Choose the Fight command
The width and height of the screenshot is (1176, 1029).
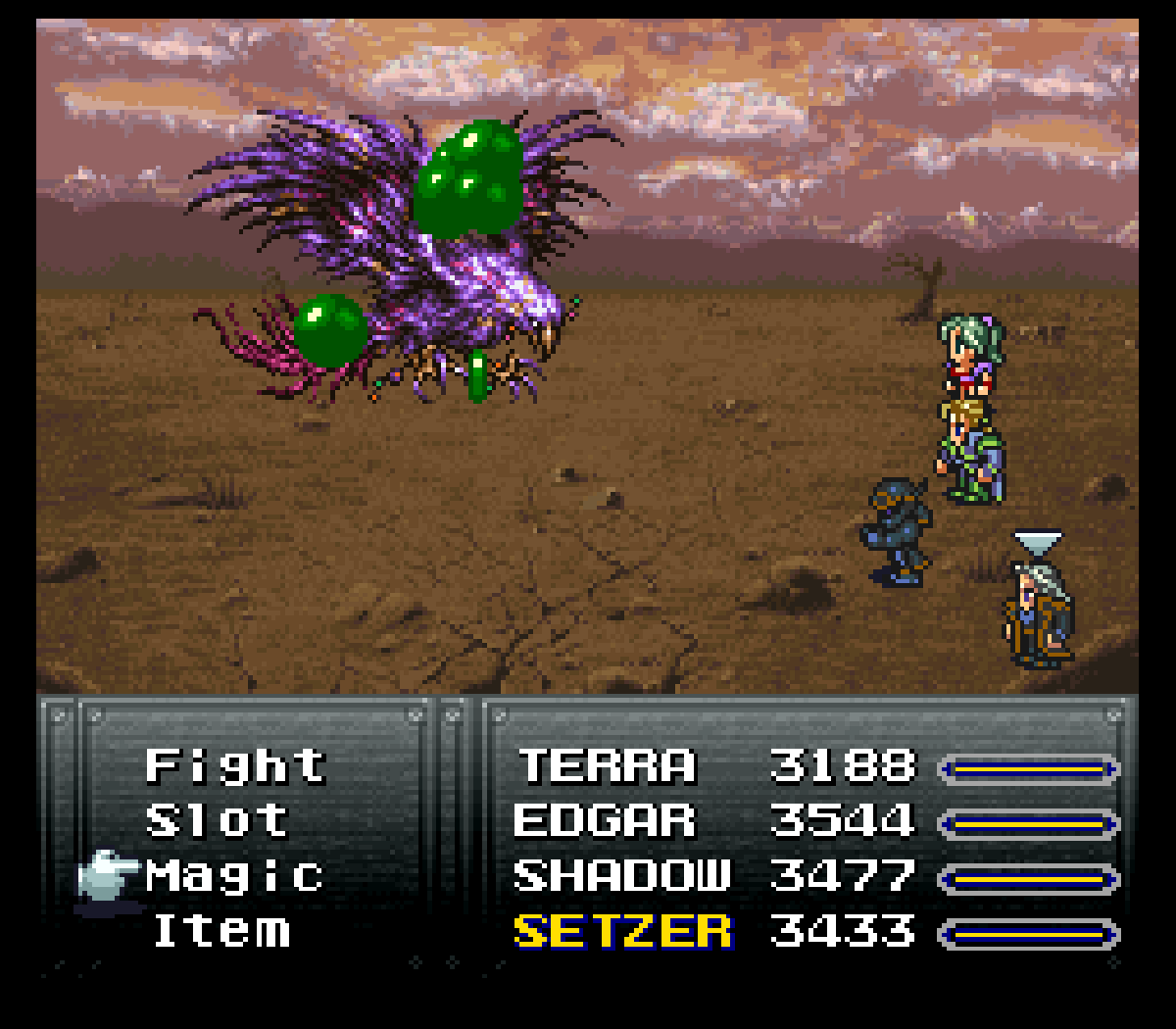(235, 766)
